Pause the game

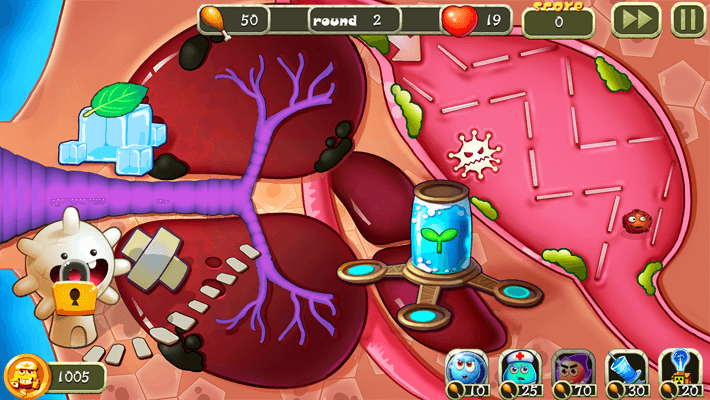[686, 19]
